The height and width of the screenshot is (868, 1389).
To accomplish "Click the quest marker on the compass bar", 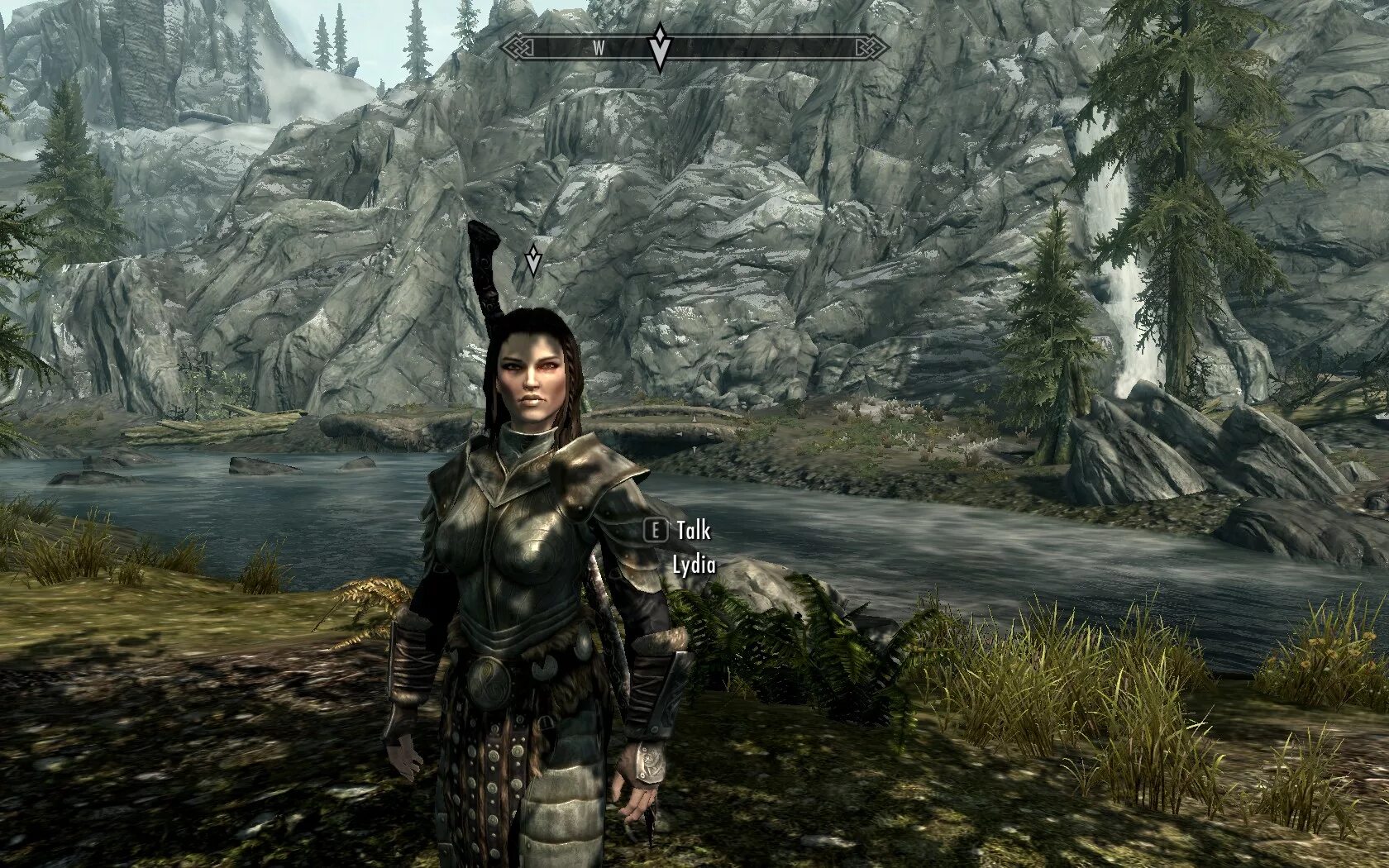I will 660,48.
